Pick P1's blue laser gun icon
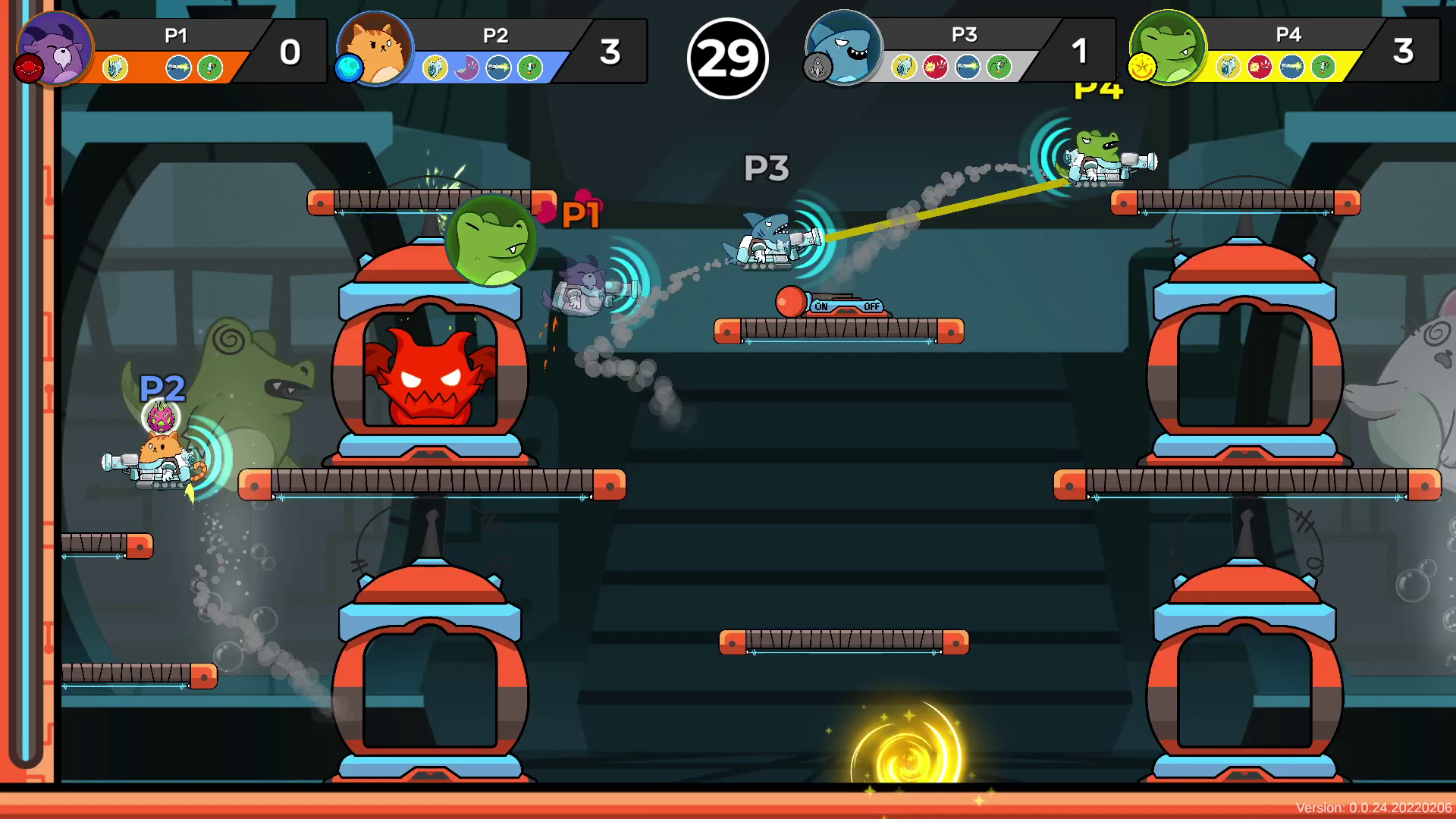The width and height of the screenshot is (1456, 819). [x=178, y=68]
